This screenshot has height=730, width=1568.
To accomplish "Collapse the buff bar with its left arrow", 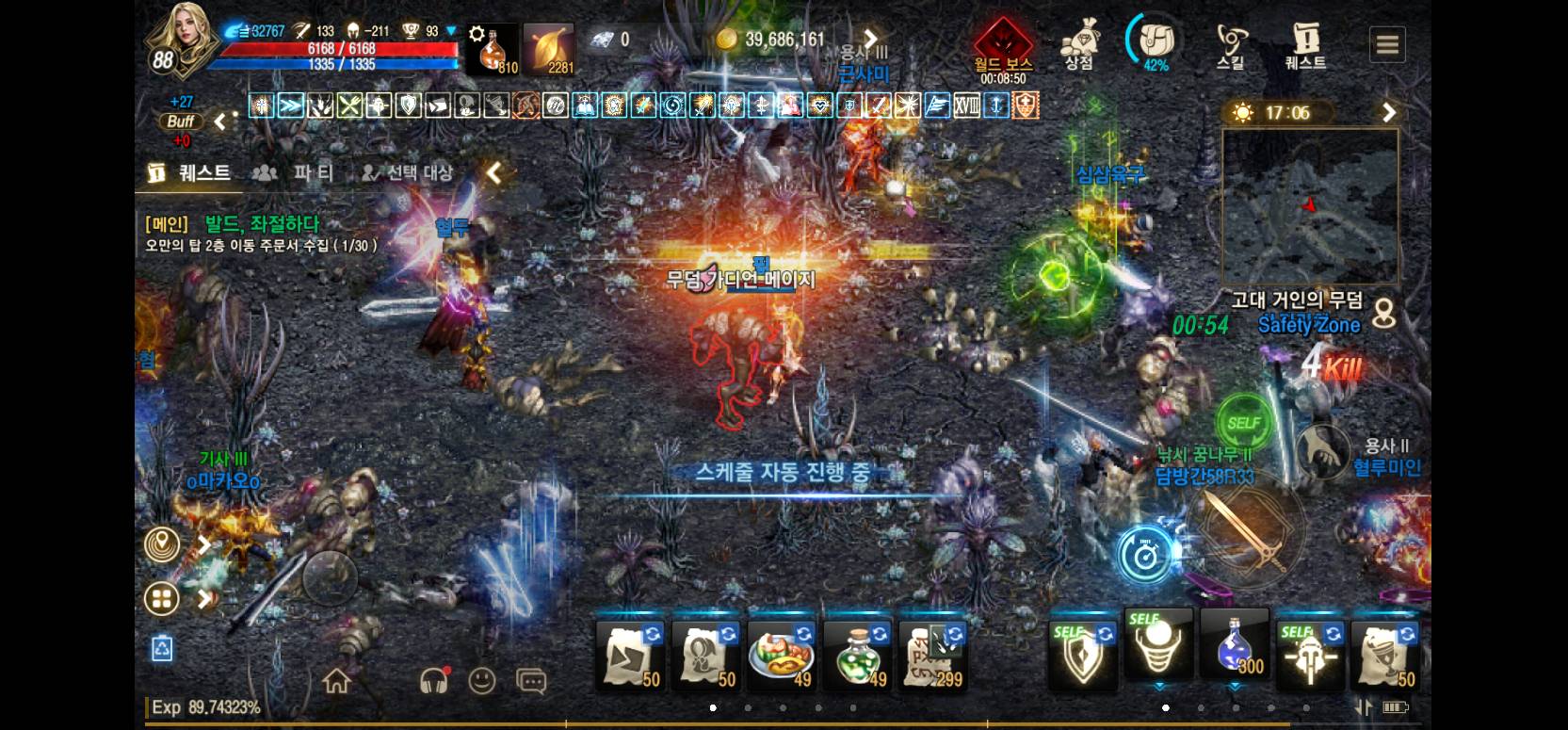I will (x=219, y=121).
